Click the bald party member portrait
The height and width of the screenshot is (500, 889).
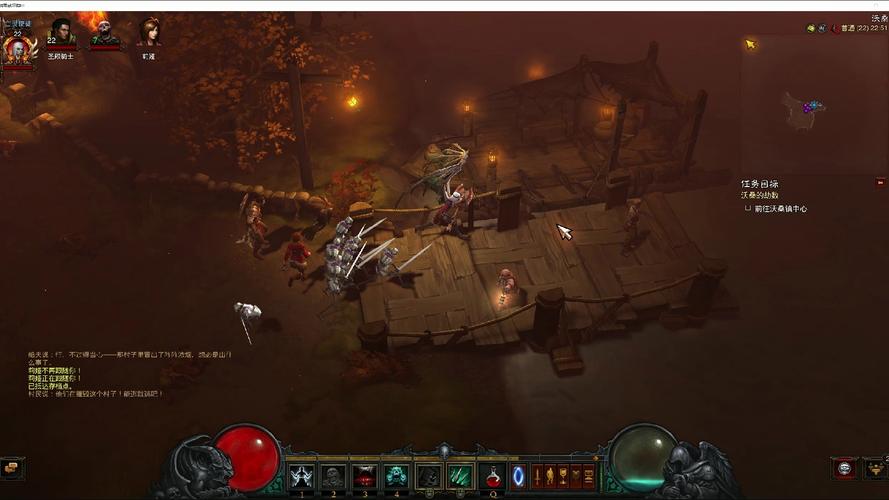(x=105, y=34)
